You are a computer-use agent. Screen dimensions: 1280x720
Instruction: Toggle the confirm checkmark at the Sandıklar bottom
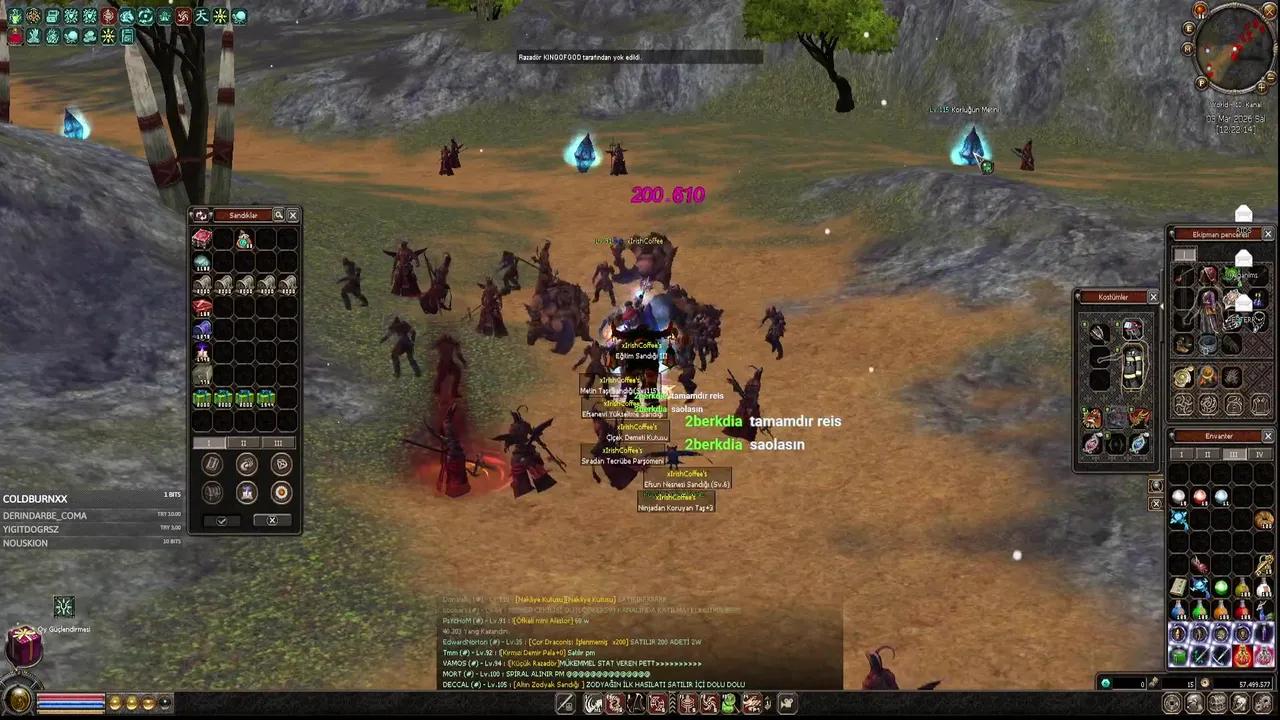(221, 520)
